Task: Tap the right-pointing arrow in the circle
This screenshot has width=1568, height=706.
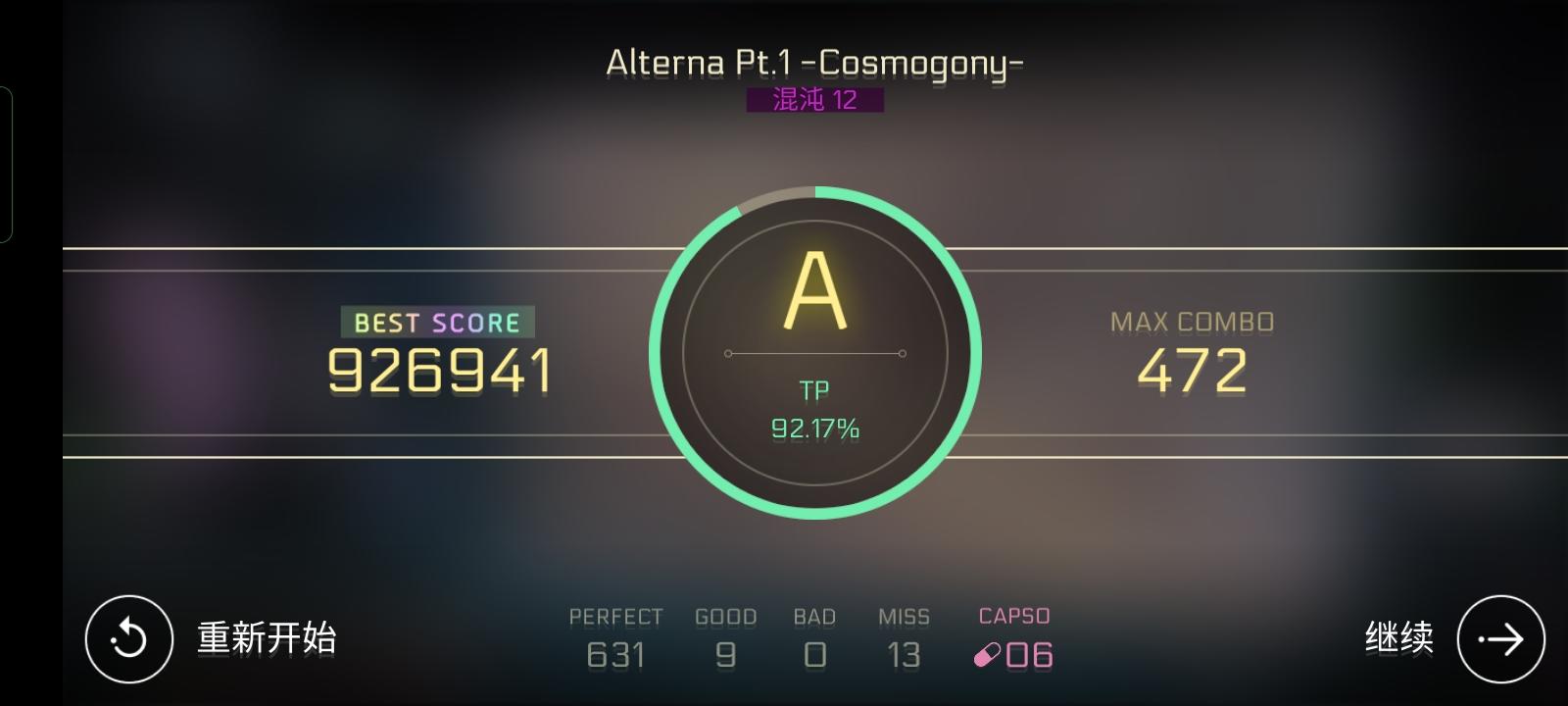Action: 1499,637
